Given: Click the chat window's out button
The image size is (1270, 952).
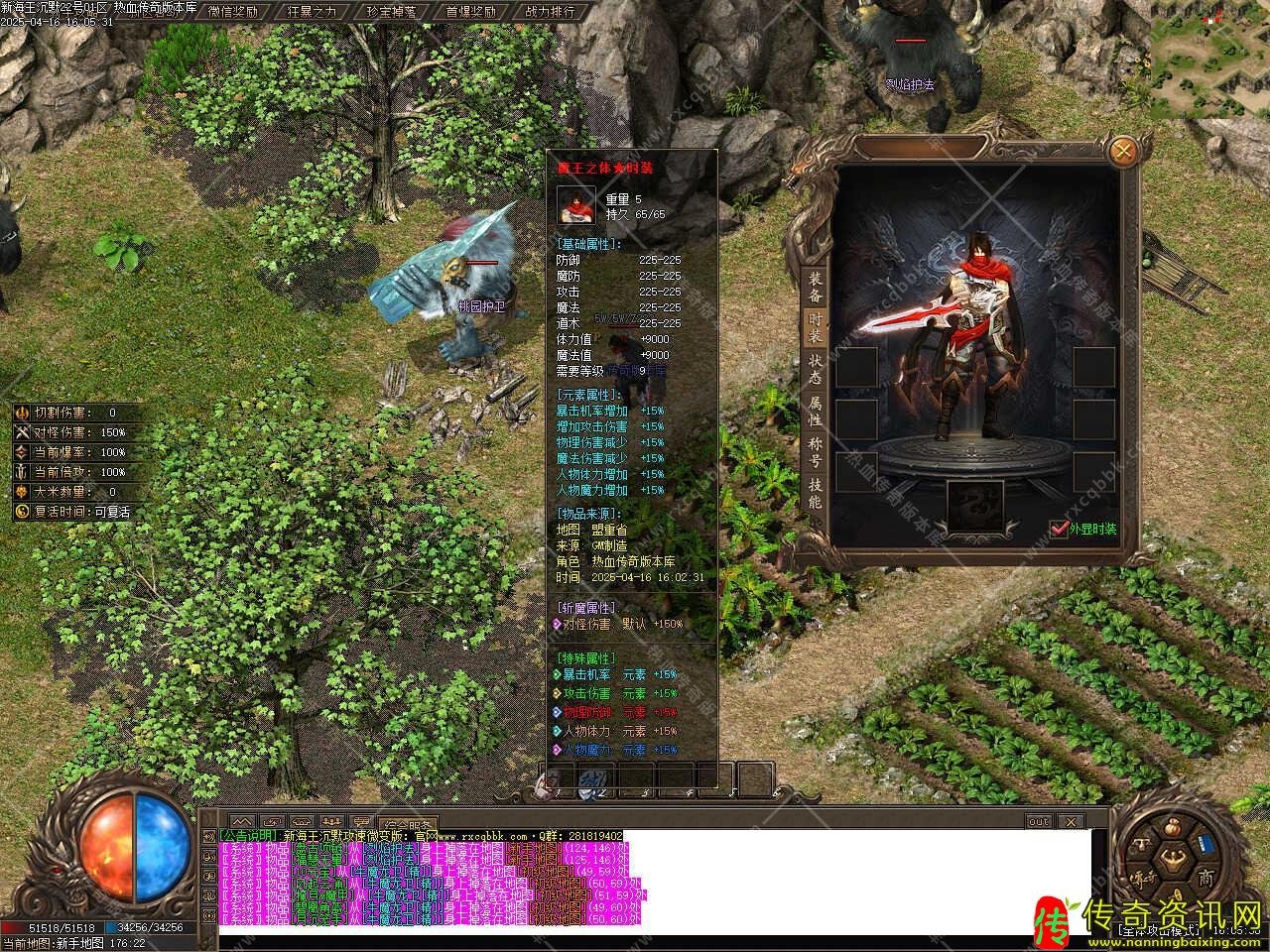Looking at the screenshot, I should pos(1038,822).
